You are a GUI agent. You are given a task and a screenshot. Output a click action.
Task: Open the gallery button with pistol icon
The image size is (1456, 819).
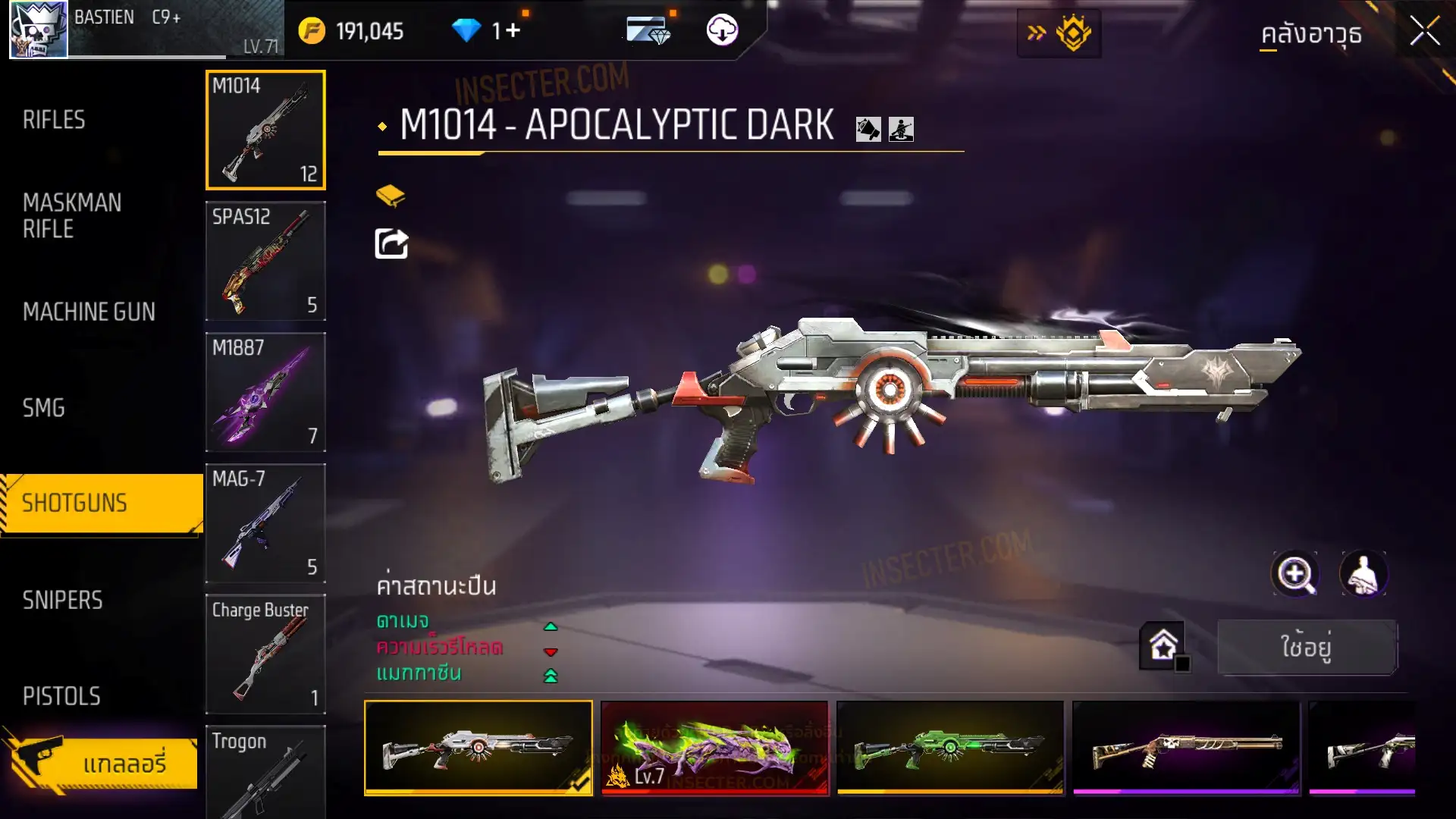coord(102,762)
